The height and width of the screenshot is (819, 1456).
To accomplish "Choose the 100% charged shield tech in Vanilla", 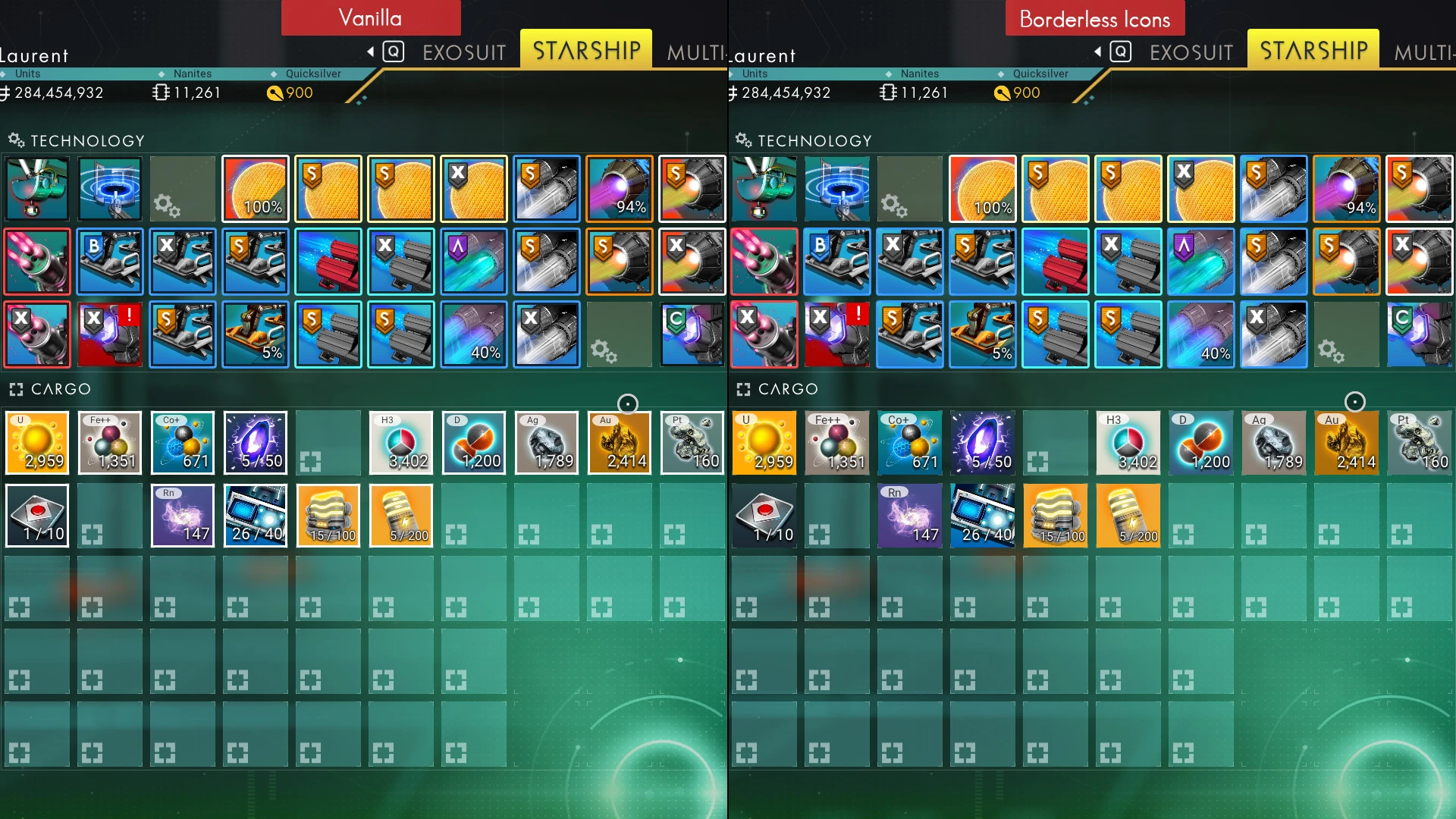I will click(256, 189).
